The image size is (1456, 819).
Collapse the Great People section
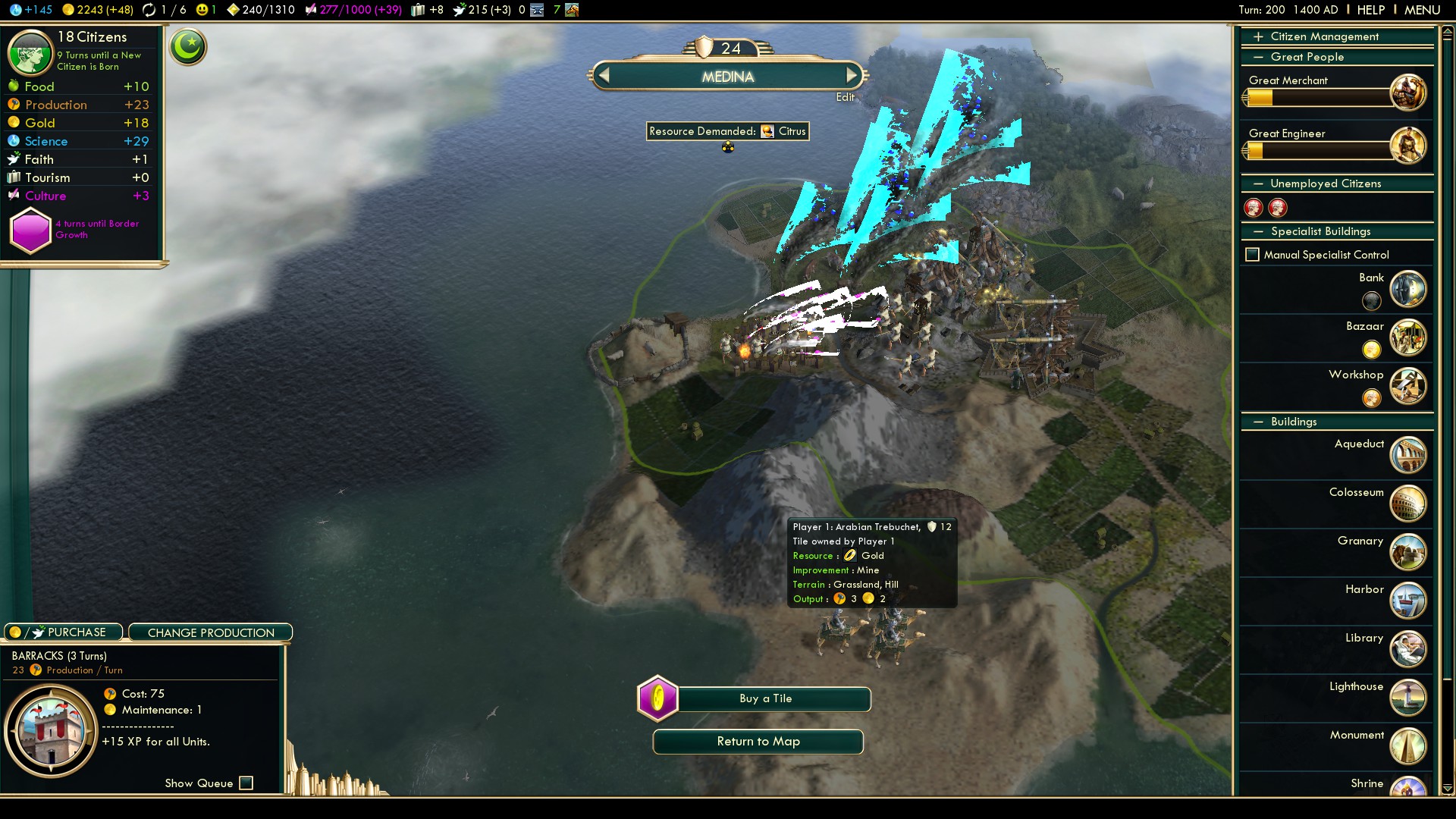point(1307,57)
